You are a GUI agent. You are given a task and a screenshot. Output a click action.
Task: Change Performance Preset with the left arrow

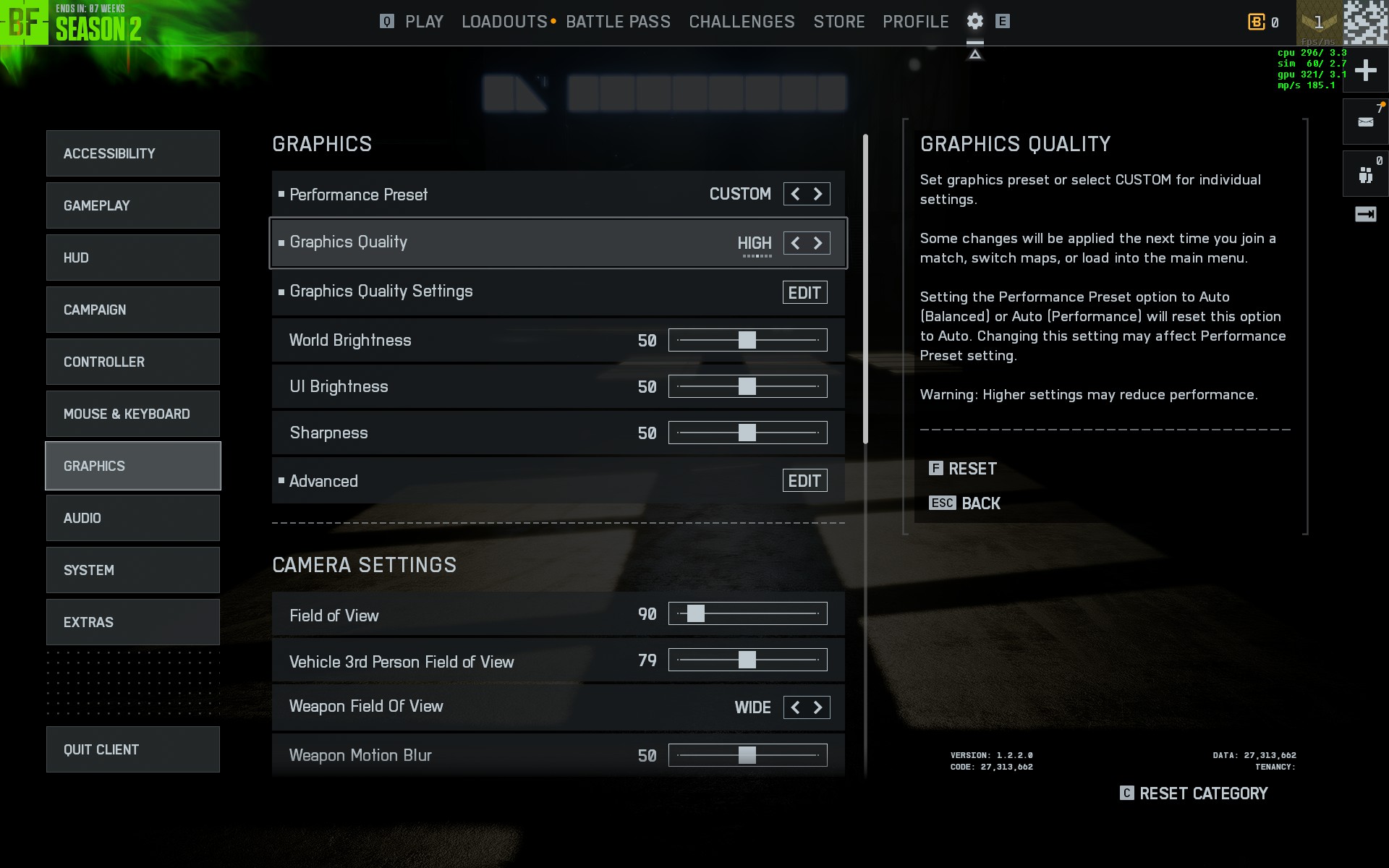click(795, 194)
